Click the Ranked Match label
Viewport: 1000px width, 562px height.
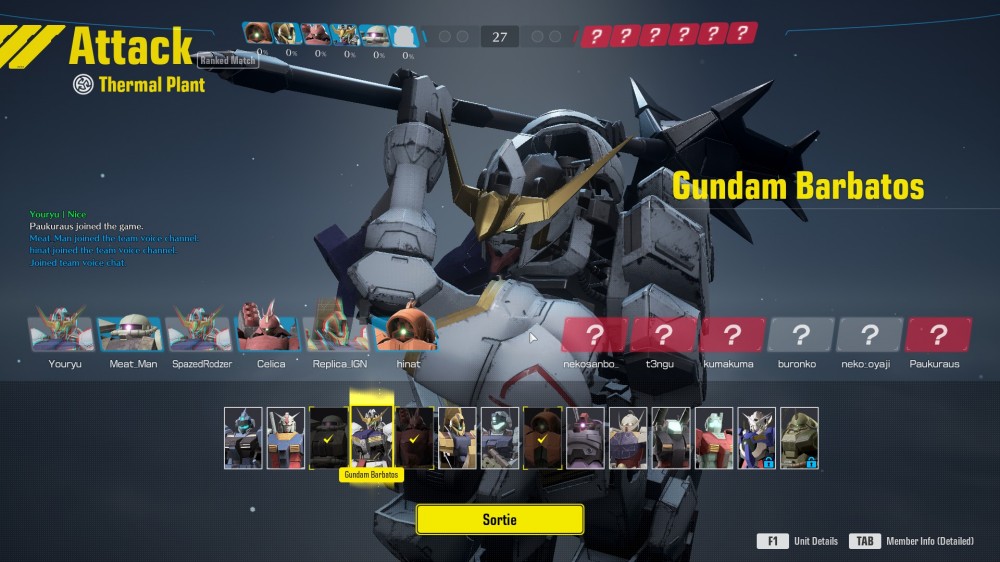[x=228, y=60]
